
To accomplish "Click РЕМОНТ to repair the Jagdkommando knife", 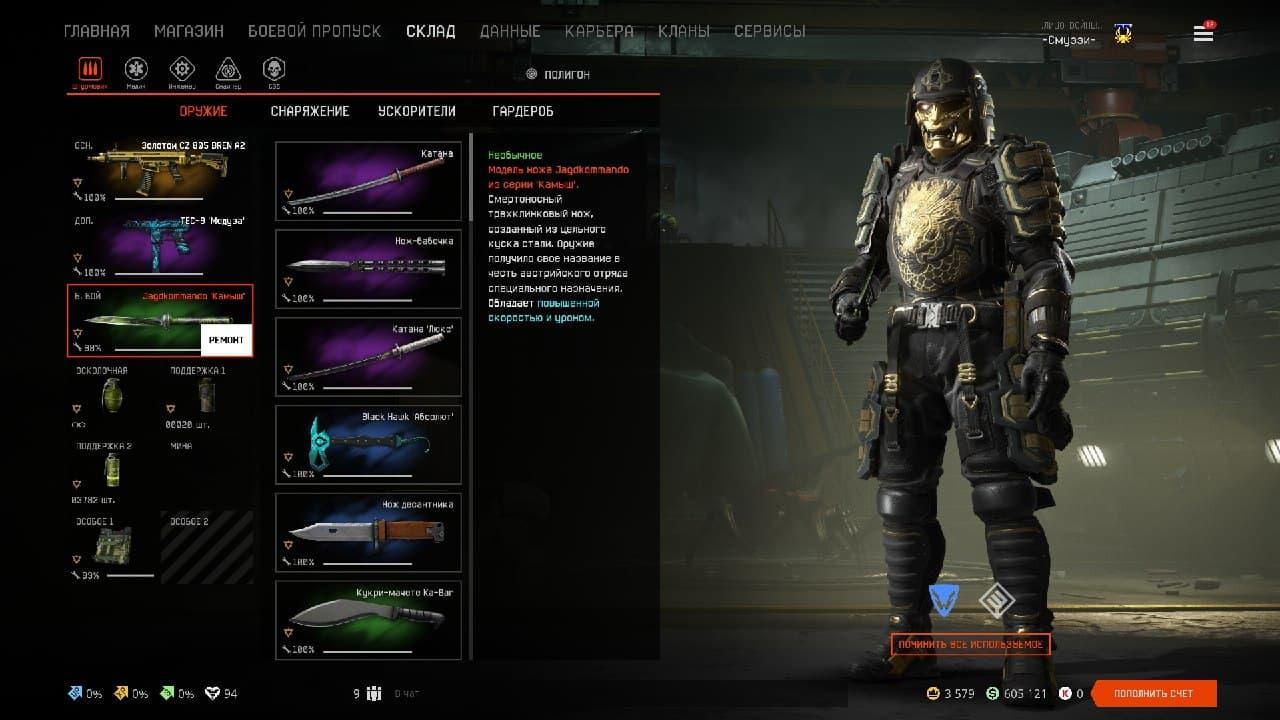I will (x=226, y=340).
